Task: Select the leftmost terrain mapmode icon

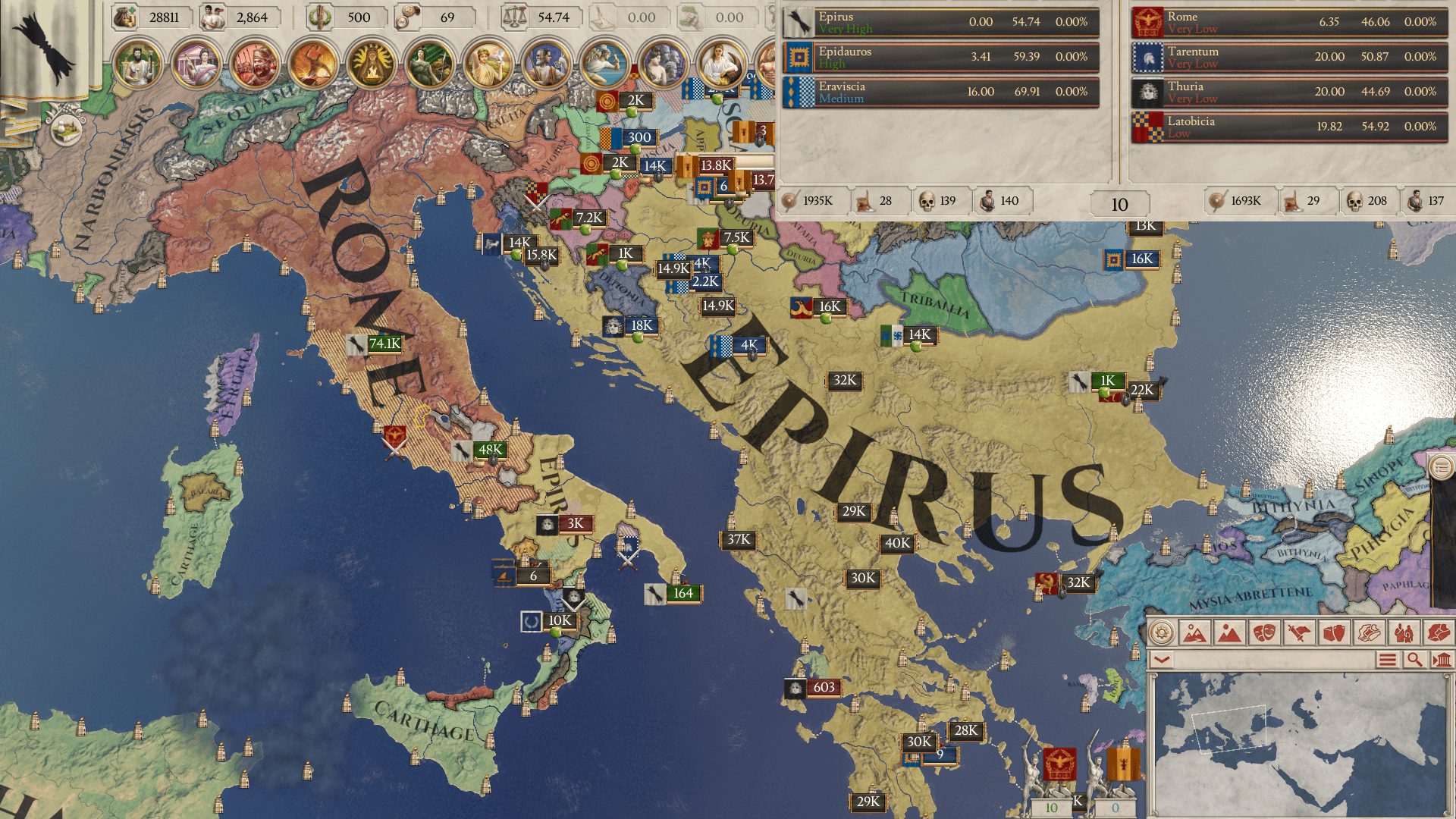Action: (x=1194, y=632)
